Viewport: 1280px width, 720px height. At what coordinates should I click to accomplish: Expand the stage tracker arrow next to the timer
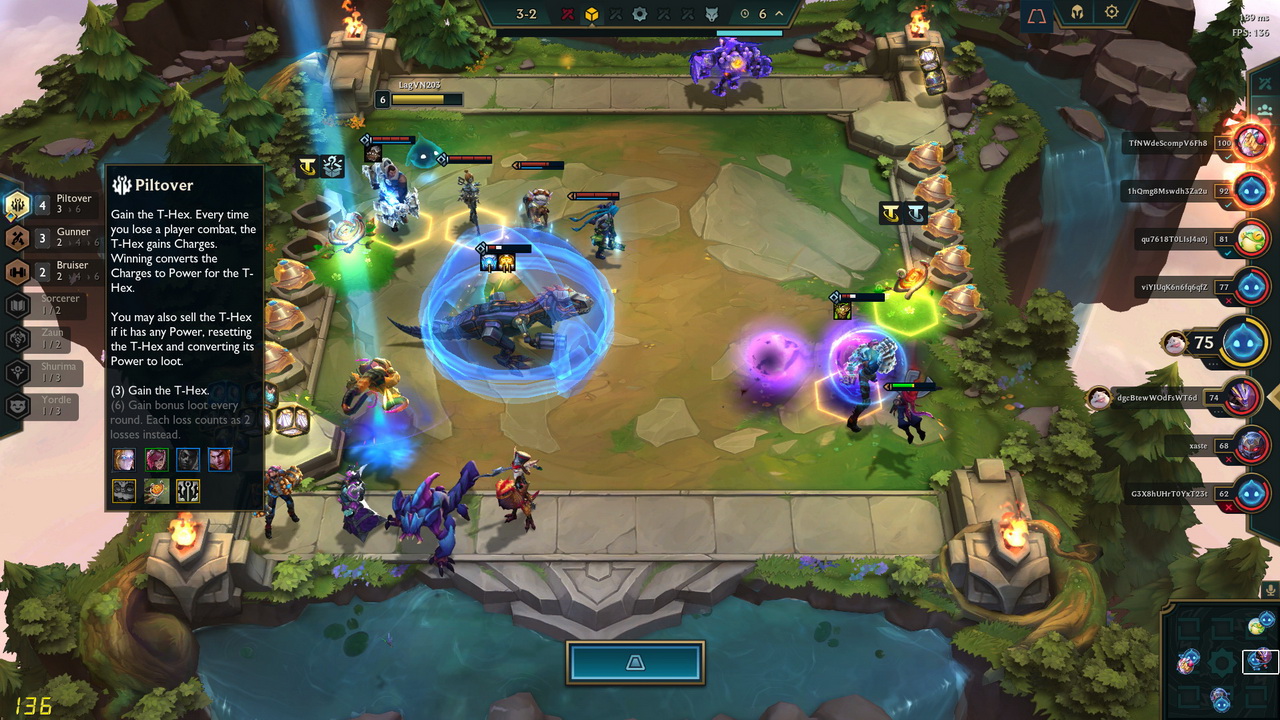(x=779, y=14)
